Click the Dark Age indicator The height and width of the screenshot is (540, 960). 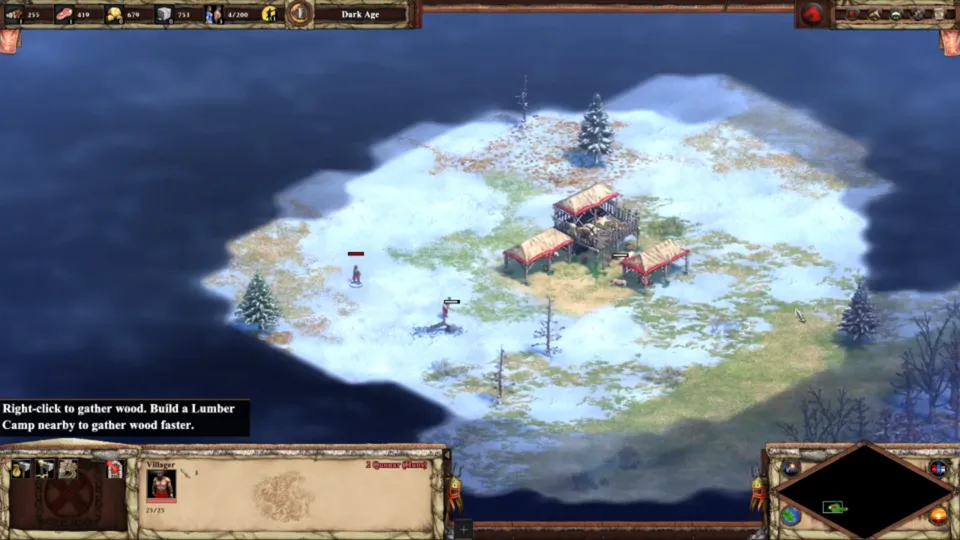point(358,14)
